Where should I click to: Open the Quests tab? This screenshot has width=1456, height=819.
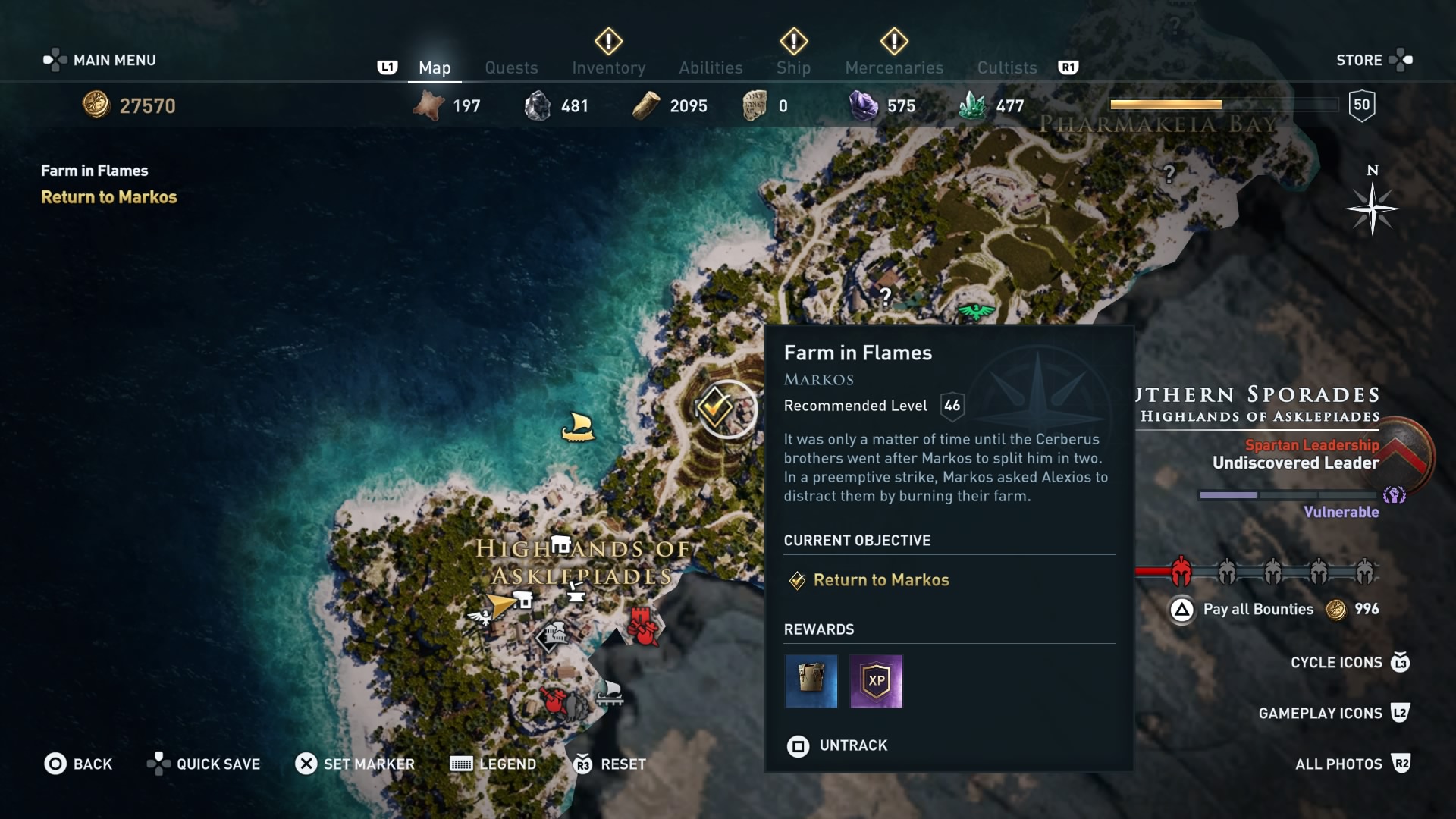[x=512, y=67]
